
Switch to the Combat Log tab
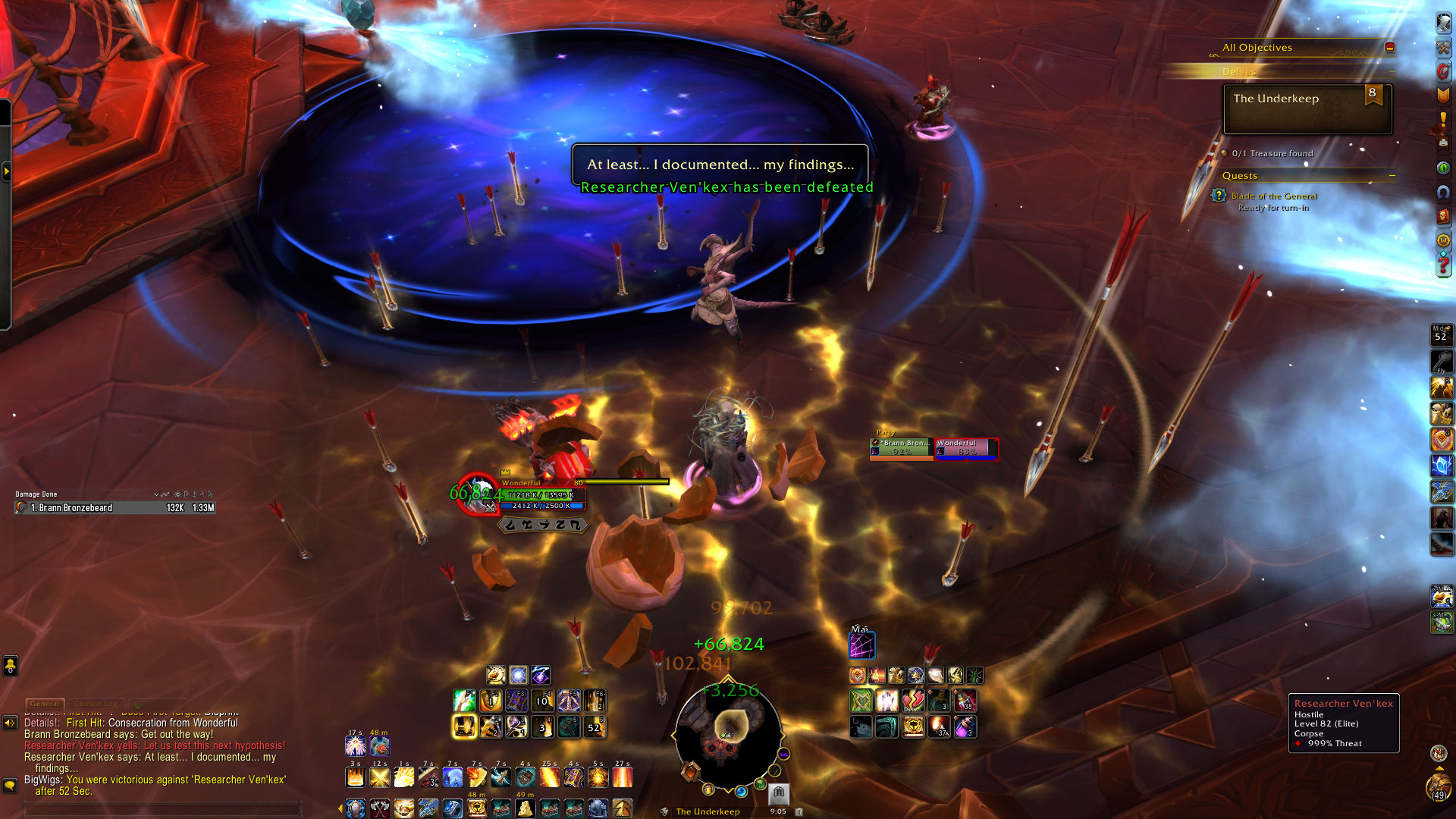point(96,704)
